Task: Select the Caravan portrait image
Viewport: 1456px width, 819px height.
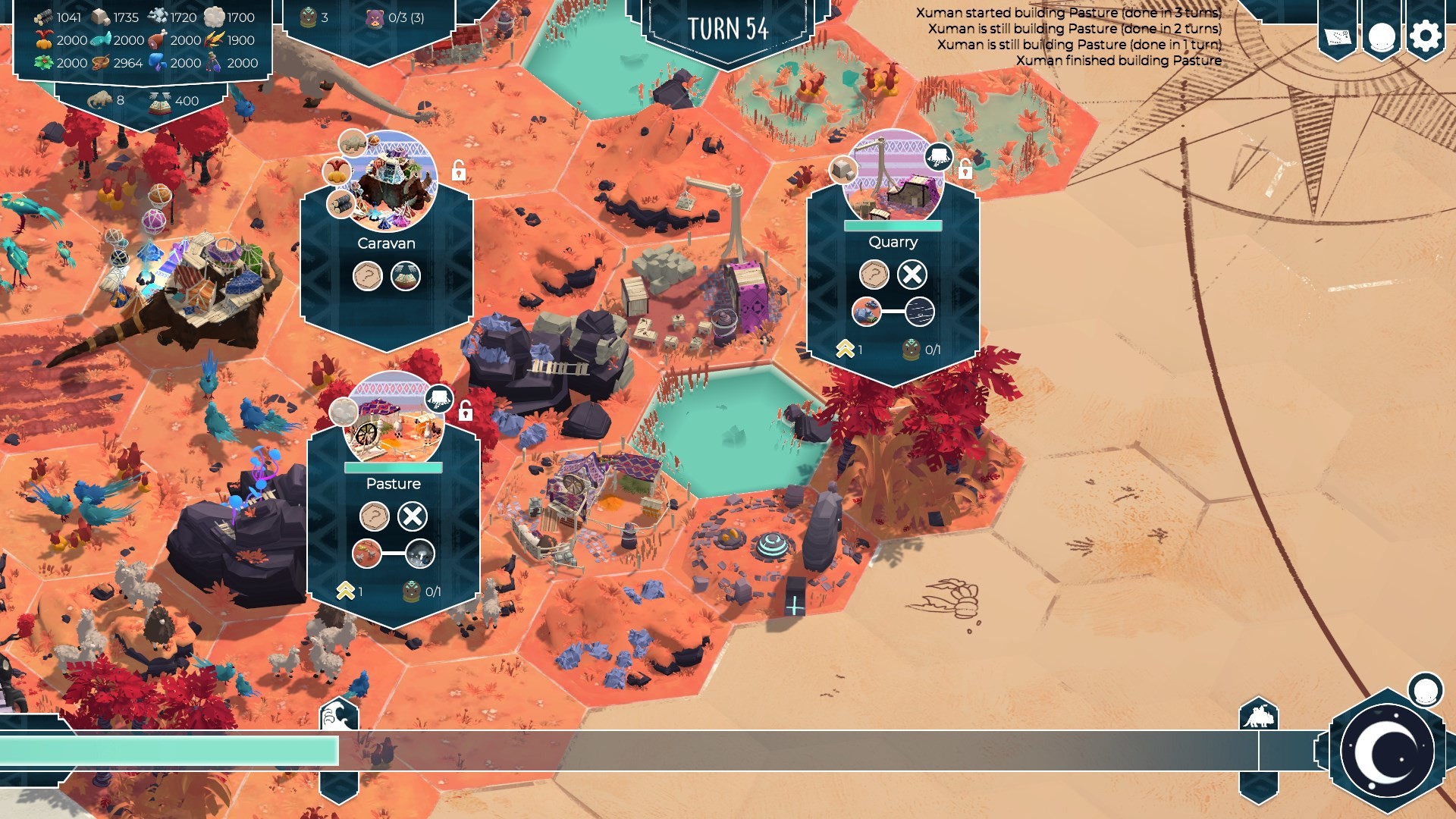Action: click(x=388, y=182)
